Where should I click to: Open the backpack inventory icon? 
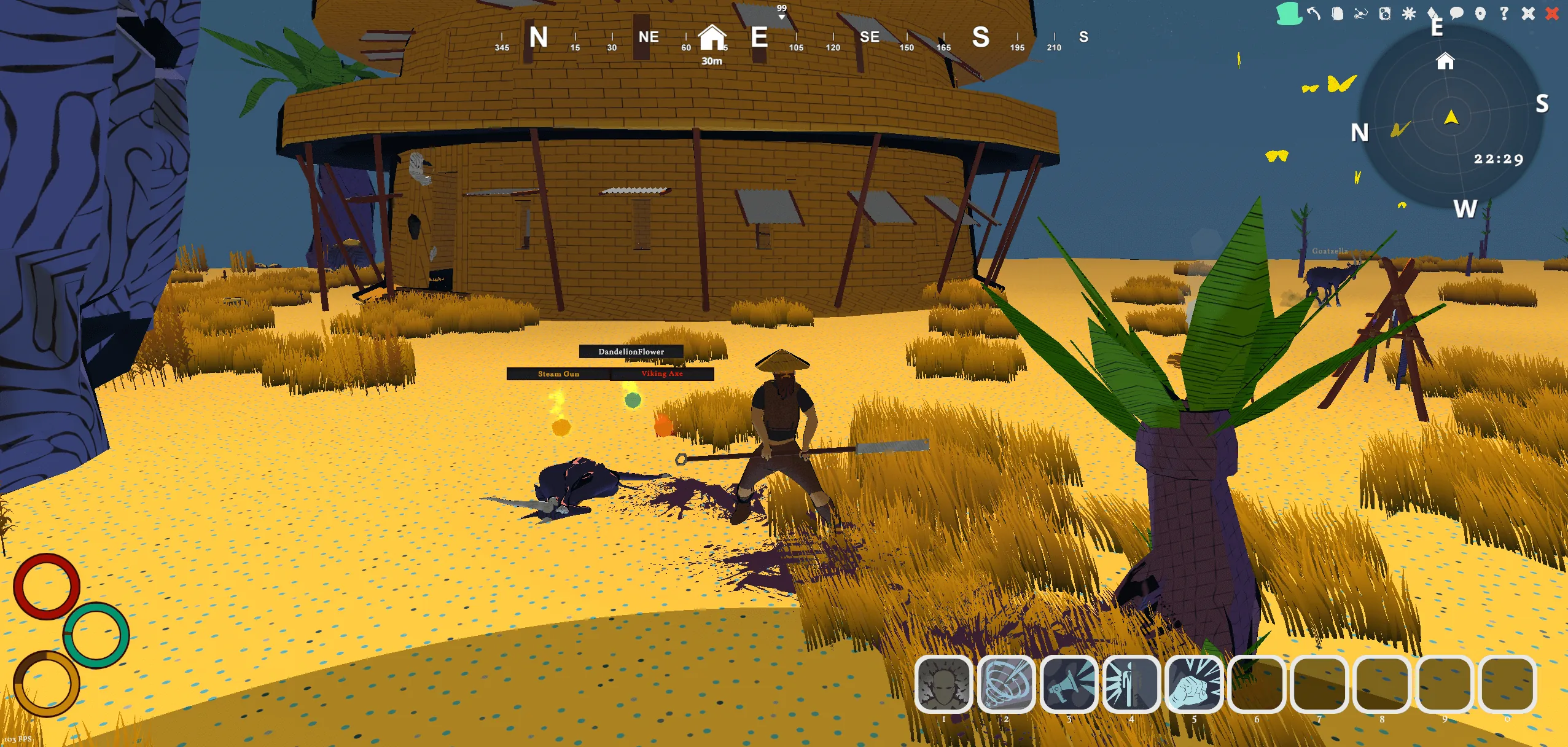pyautogui.click(x=1337, y=14)
